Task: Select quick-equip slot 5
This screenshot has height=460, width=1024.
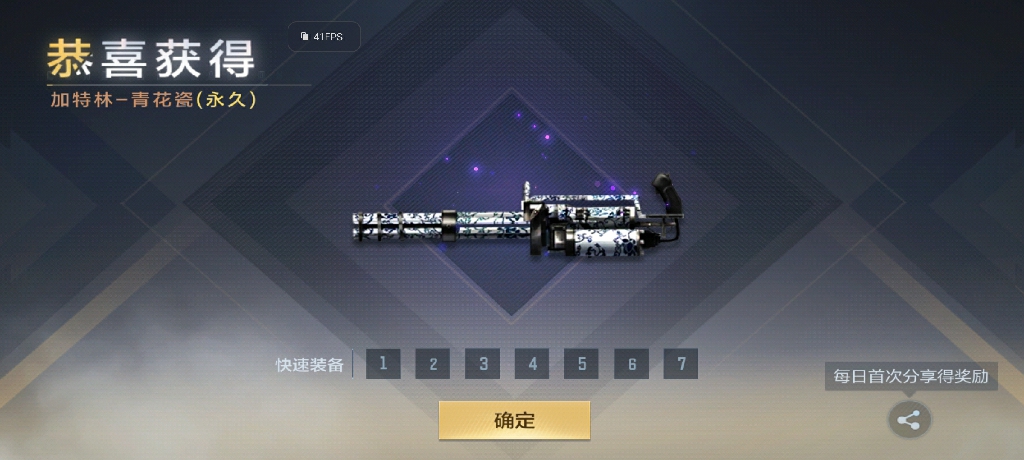Action: tap(581, 364)
